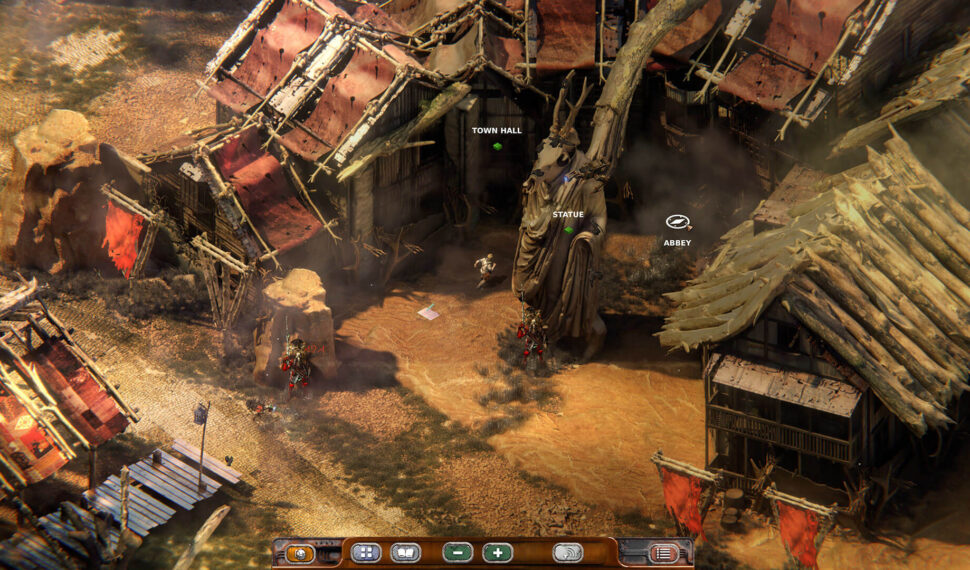Screen dimensions: 970x570
Task: Select the Statue location marker
Action: (x=568, y=229)
